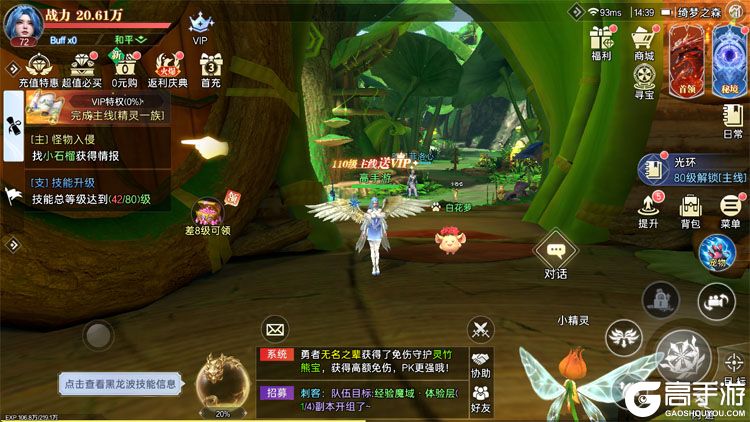Open the 寻宝 treasure hunt
The image size is (750, 422).
[x=644, y=82]
